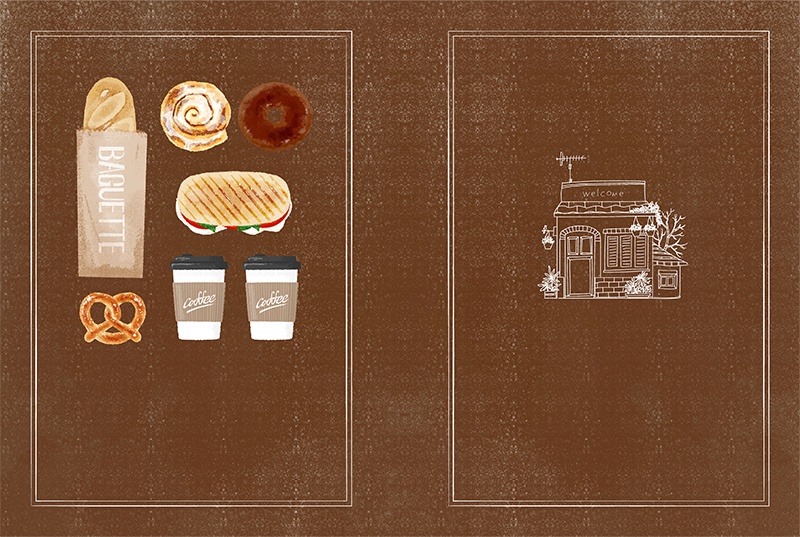Select the baguette in the paper bag
Screen dimensions: 800x537
click(112, 180)
